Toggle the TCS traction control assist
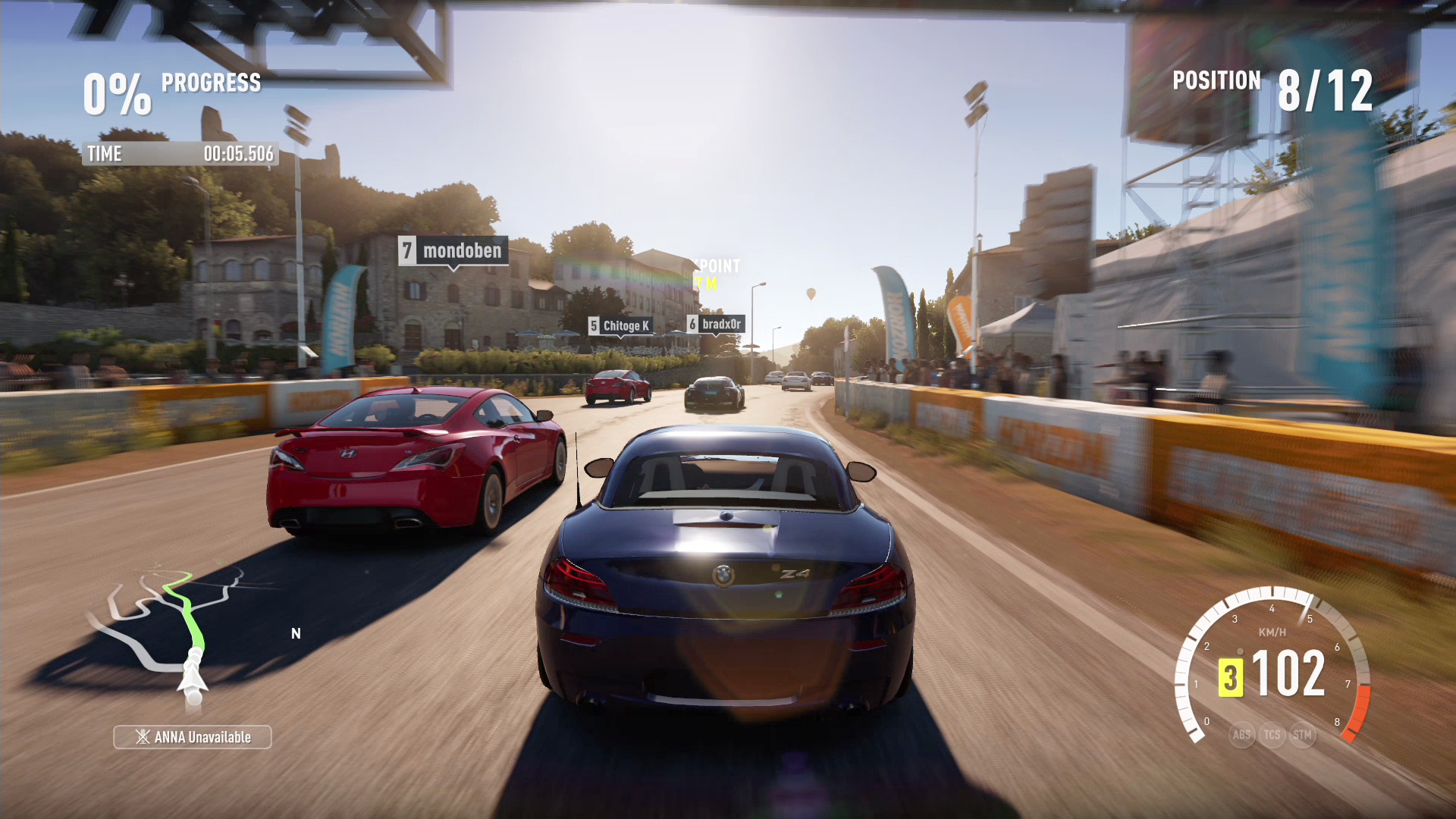Viewport: 1456px width, 819px height. [1272, 734]
